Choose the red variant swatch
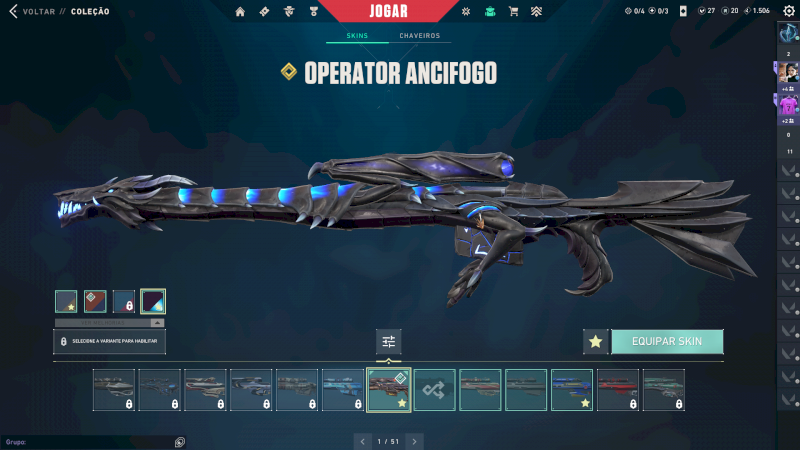 [x=95, y=301]
